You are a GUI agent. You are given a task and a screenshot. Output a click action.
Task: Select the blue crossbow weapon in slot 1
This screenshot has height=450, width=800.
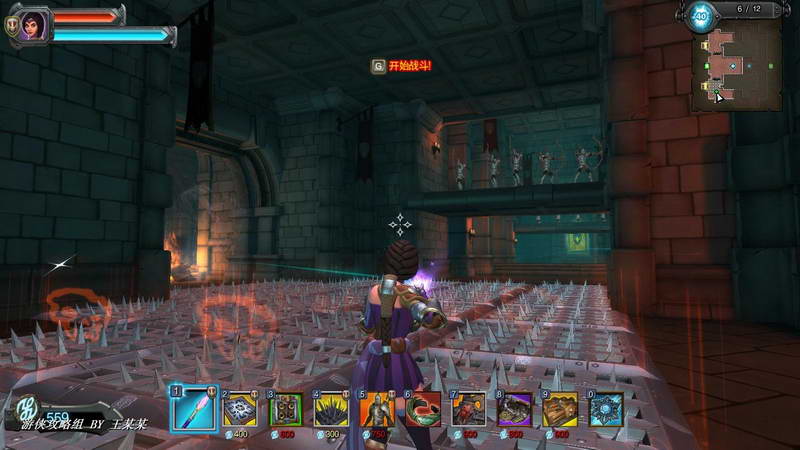[194, 408]
